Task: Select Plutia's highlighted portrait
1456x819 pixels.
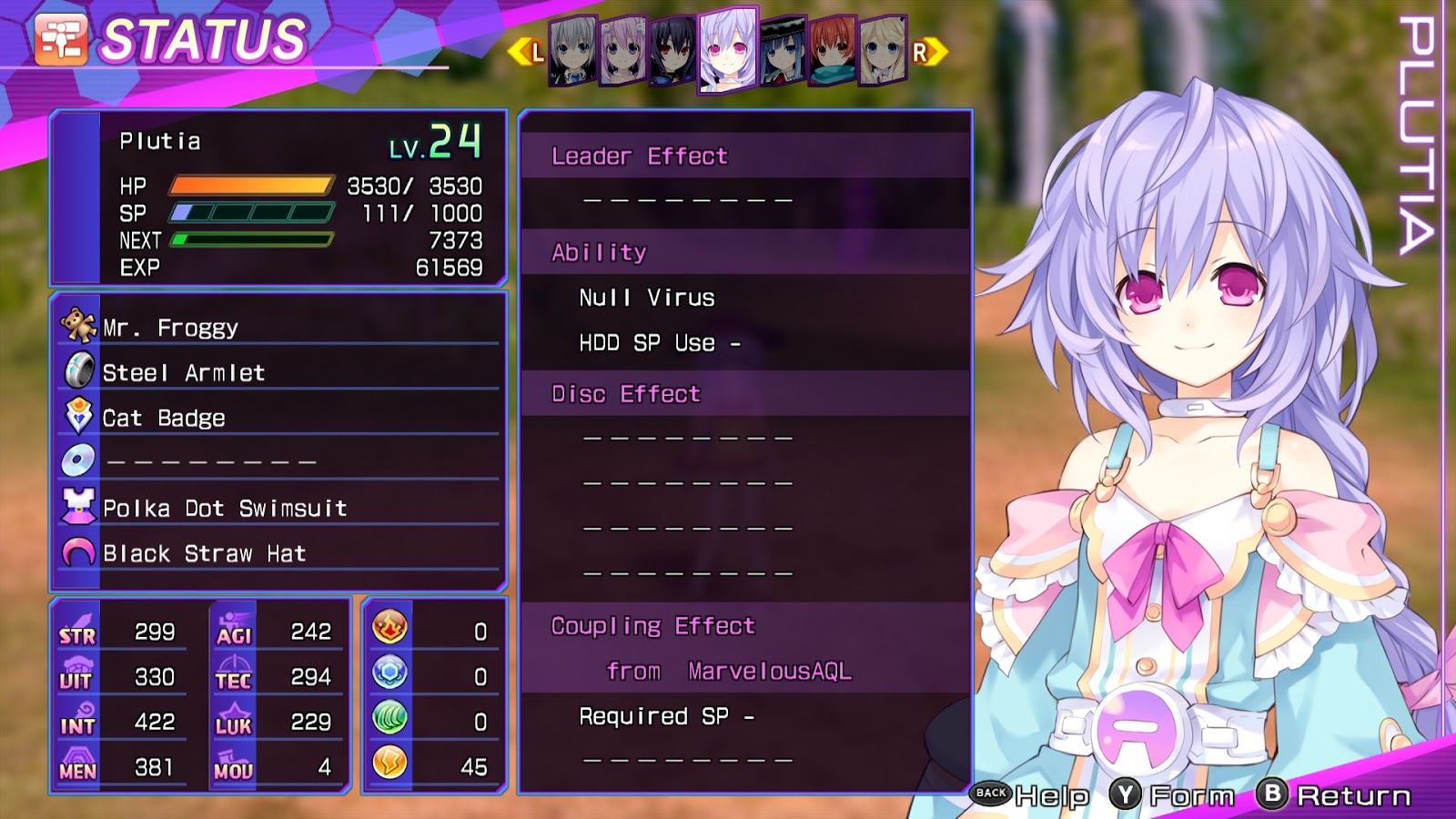Action: 727,49
